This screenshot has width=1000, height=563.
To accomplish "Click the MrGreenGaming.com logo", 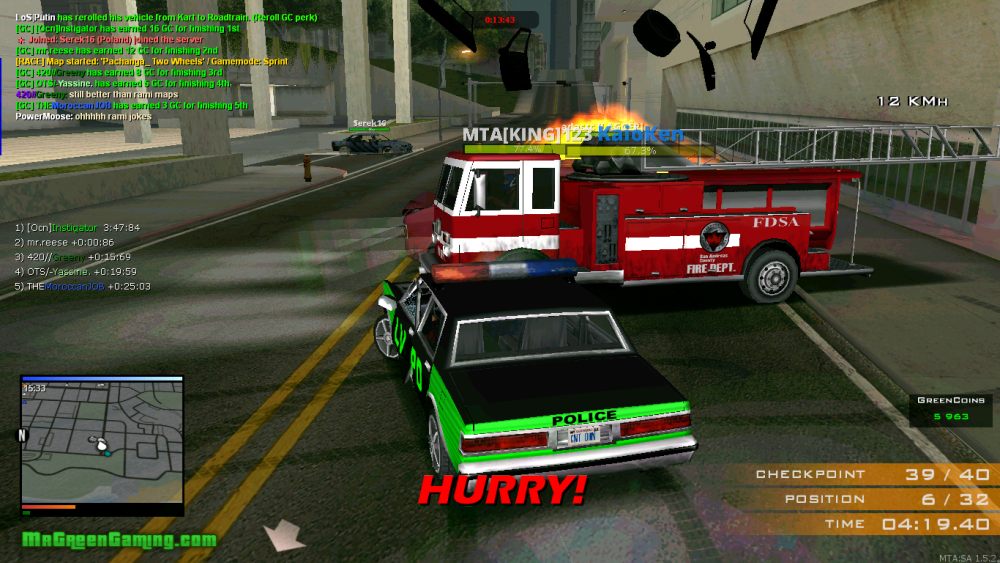I will point(119,540).
